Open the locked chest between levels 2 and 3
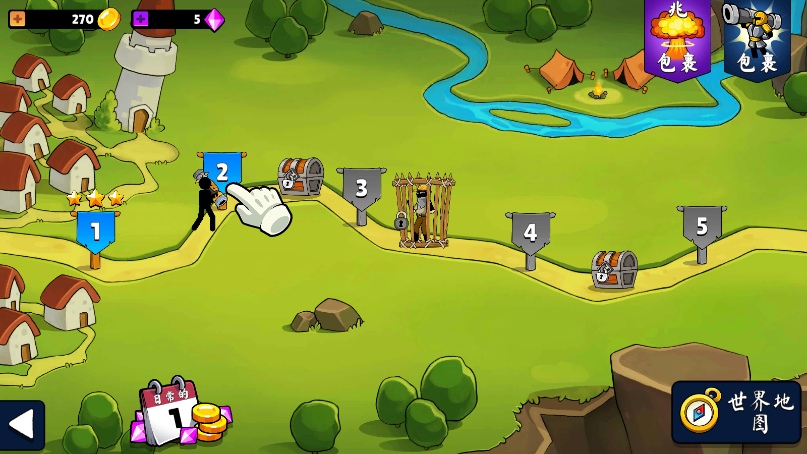This screenshot has height=454, width=807. [300, 176]
